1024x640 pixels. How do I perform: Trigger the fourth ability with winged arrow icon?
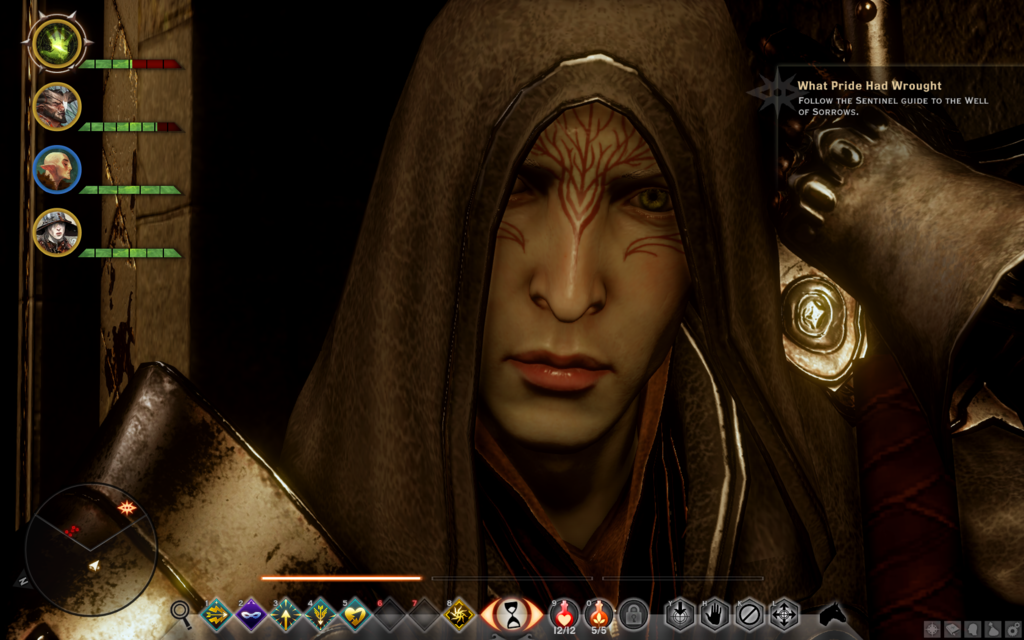coord(321,613)
